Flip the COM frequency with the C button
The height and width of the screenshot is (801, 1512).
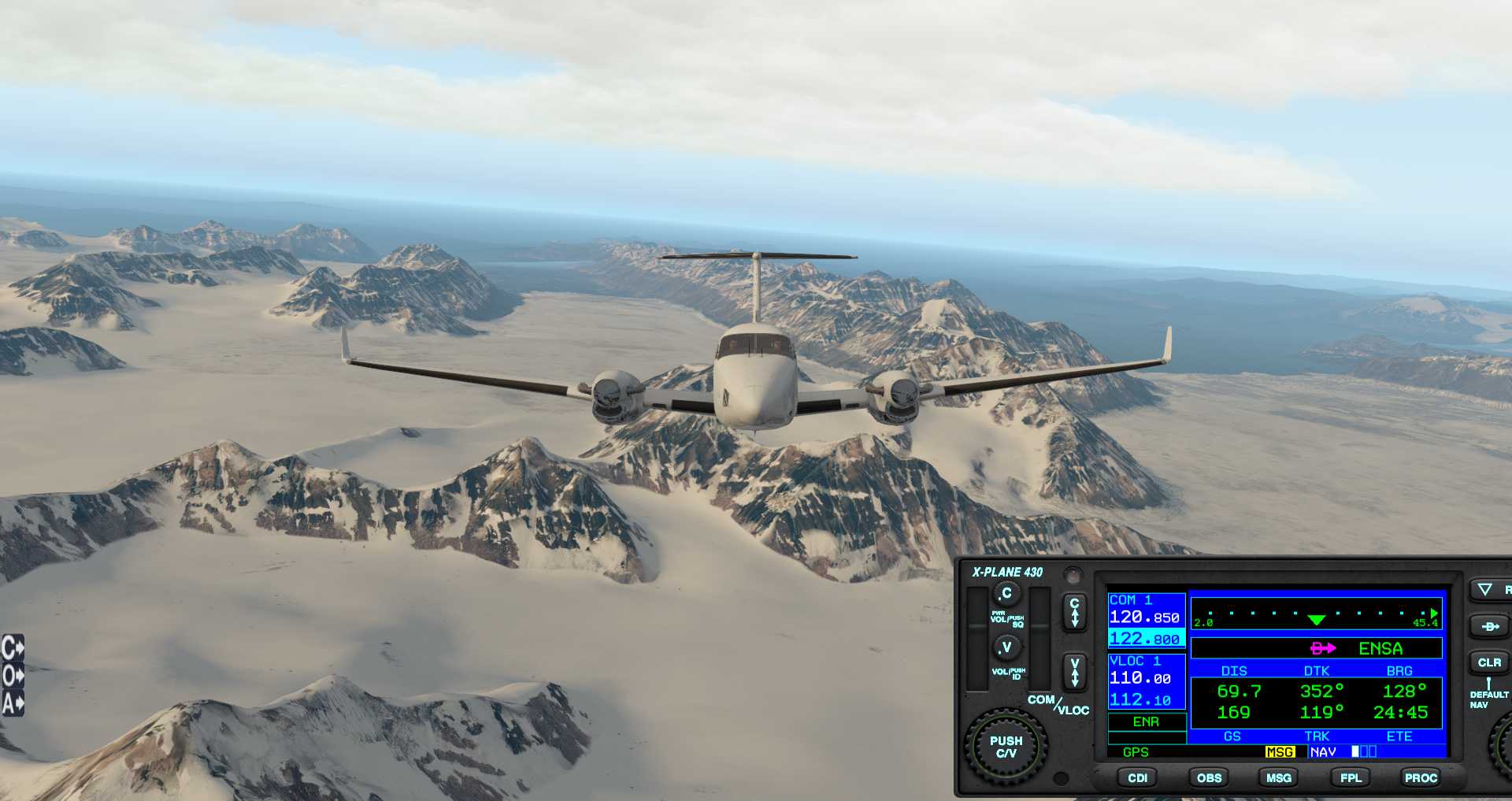(1074, 612)
